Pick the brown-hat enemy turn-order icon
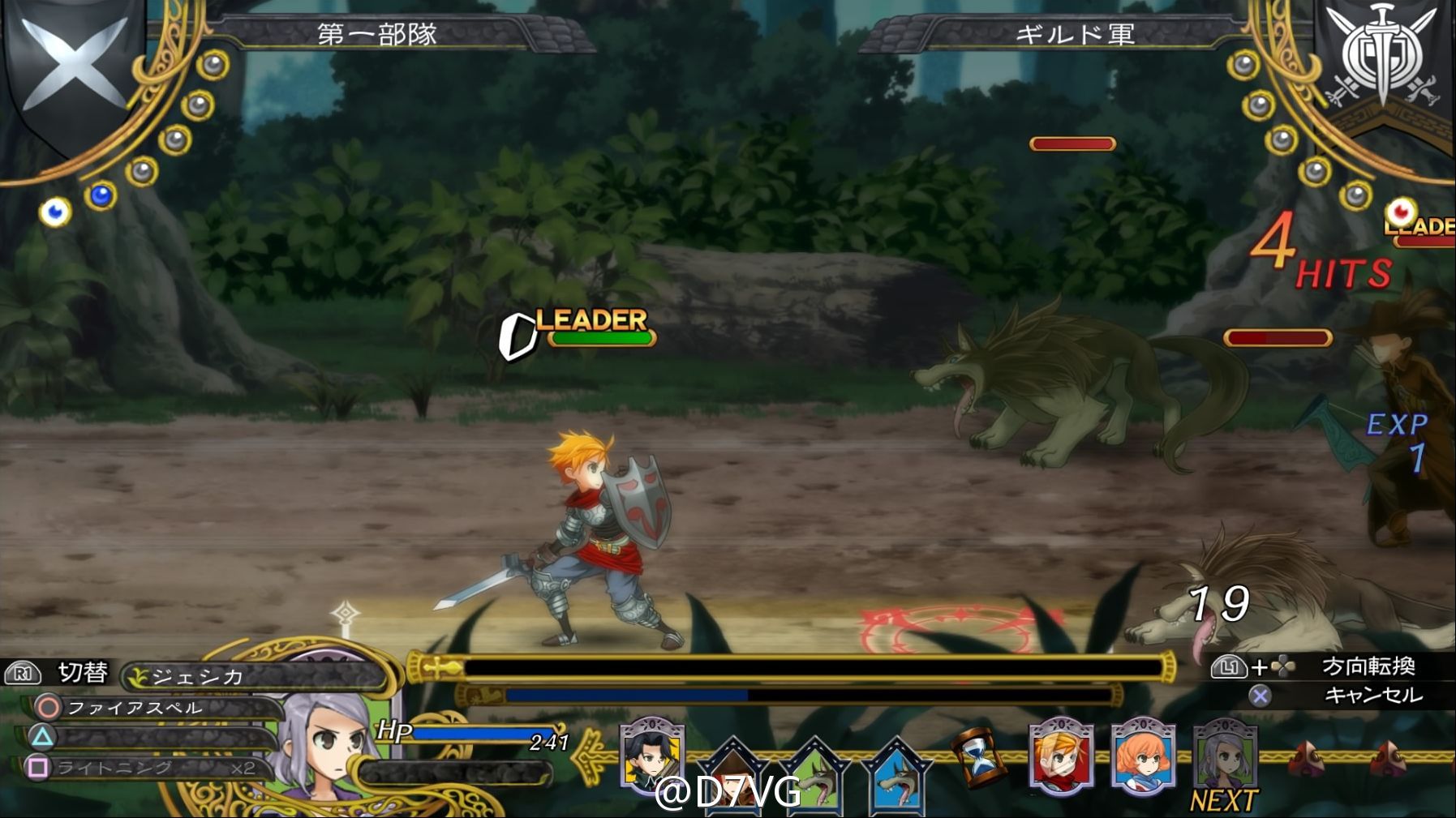The height and width of the screenshot is (818, 1456). (734, 773)
